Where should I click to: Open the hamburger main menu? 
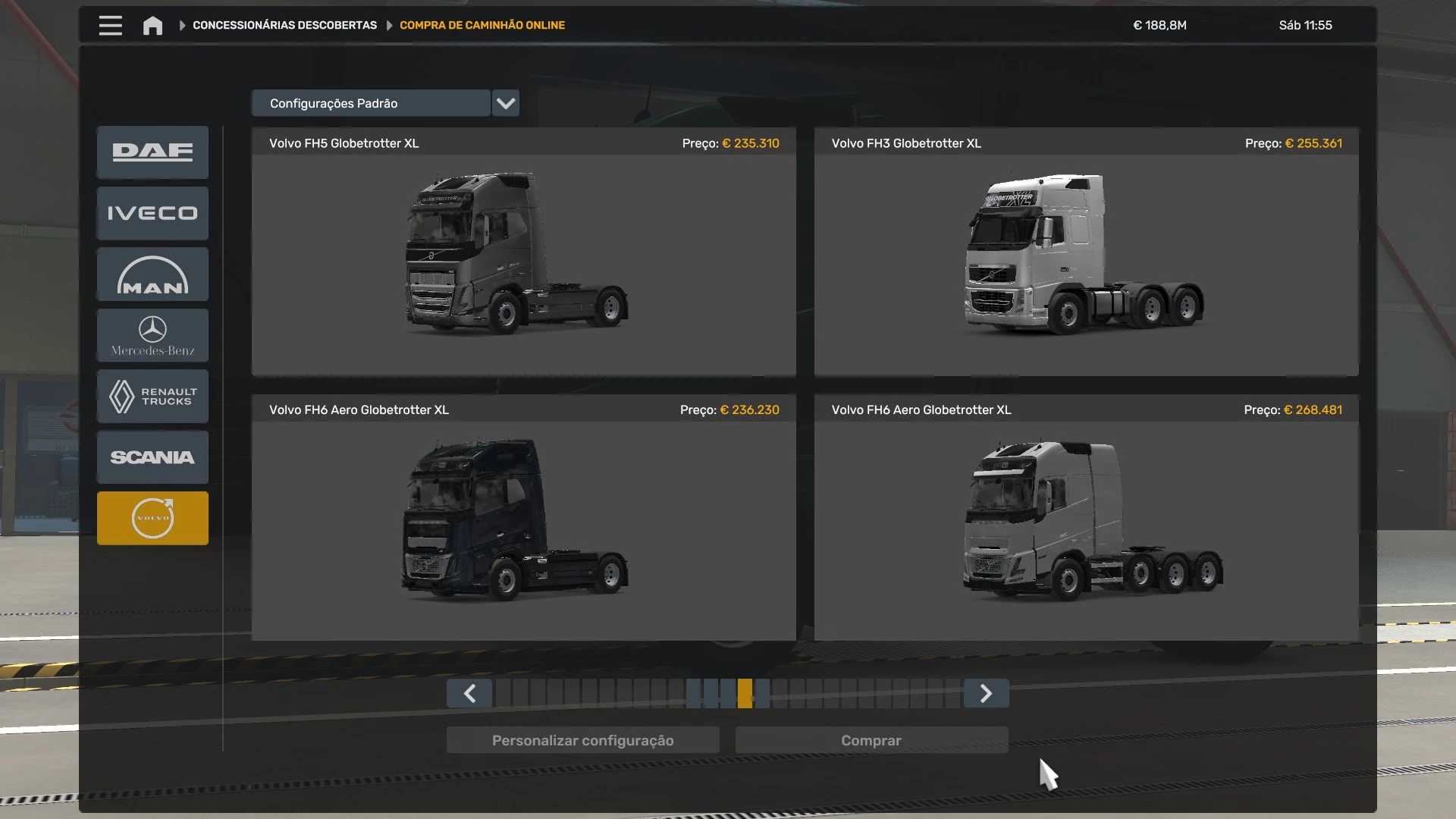tap(110, 26)
